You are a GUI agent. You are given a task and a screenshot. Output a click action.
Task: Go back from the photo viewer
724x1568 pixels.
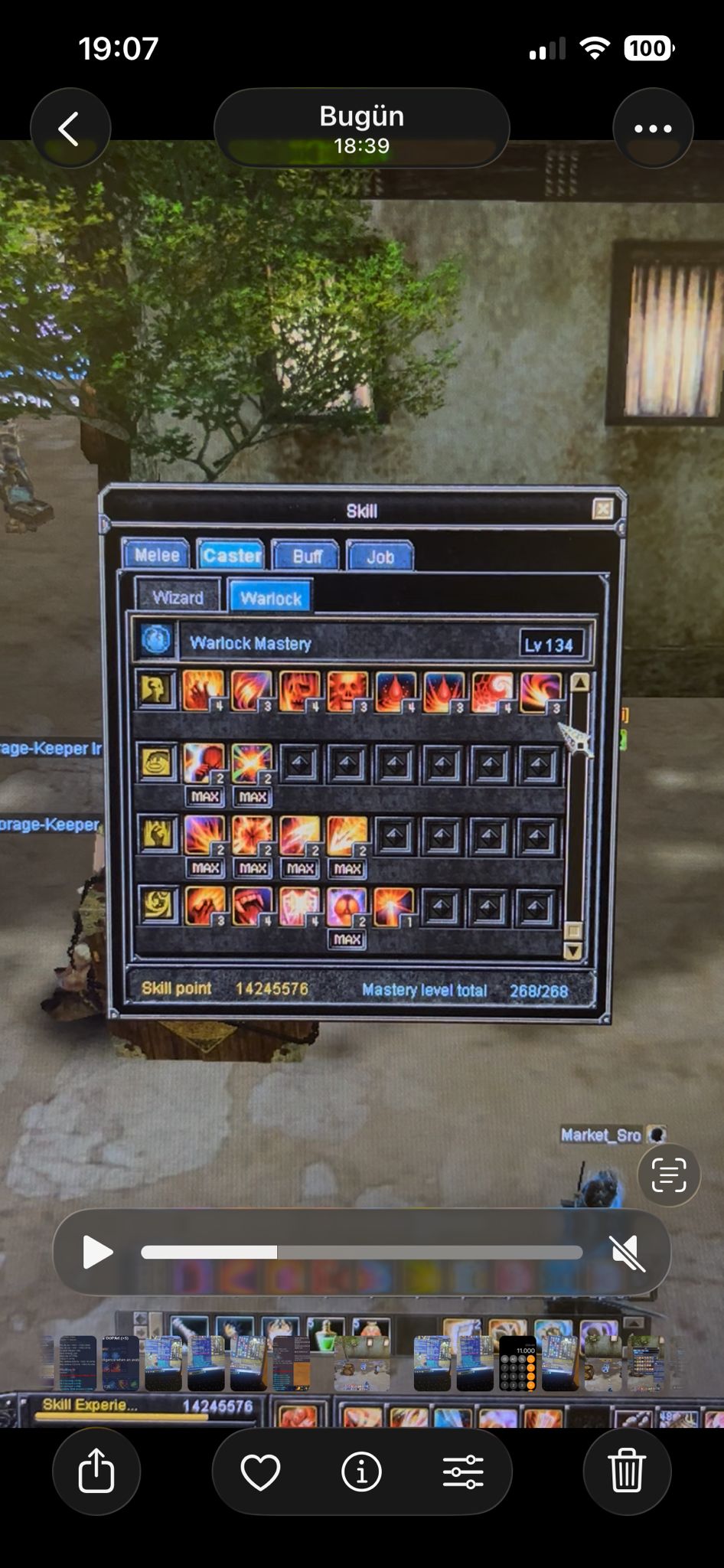pyautogui.click(x=70, y=129)
